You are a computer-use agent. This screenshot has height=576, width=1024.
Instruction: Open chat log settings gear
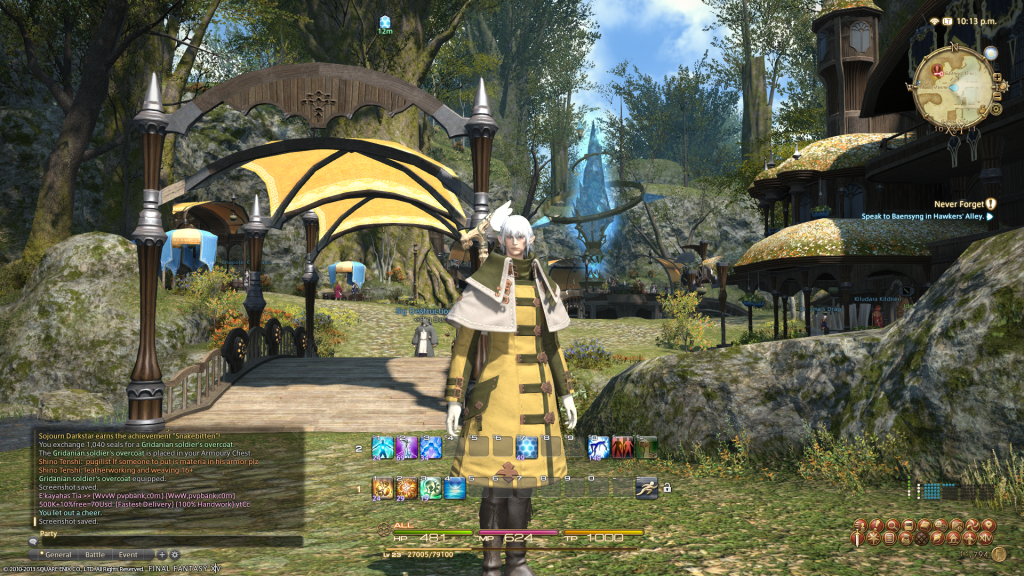(174, 554)
